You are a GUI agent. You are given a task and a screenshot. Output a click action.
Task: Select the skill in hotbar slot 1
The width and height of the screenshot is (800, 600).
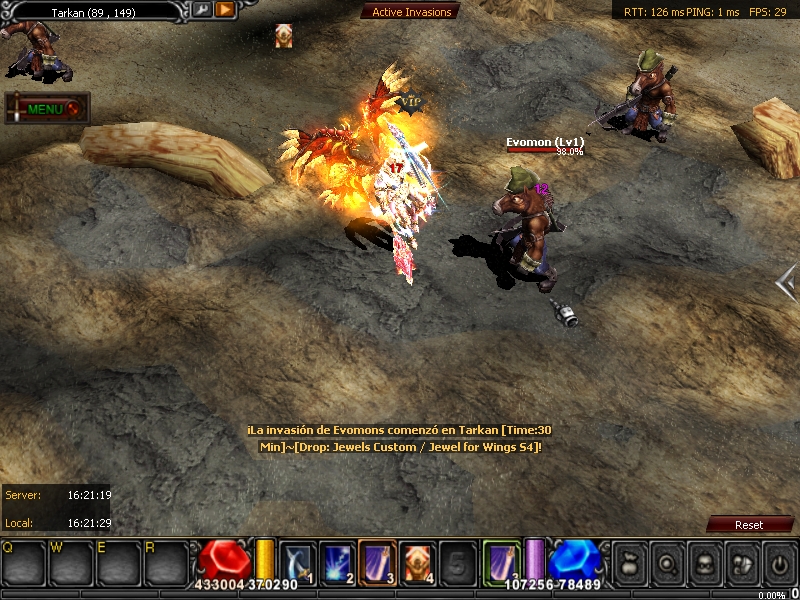(297, 561)
